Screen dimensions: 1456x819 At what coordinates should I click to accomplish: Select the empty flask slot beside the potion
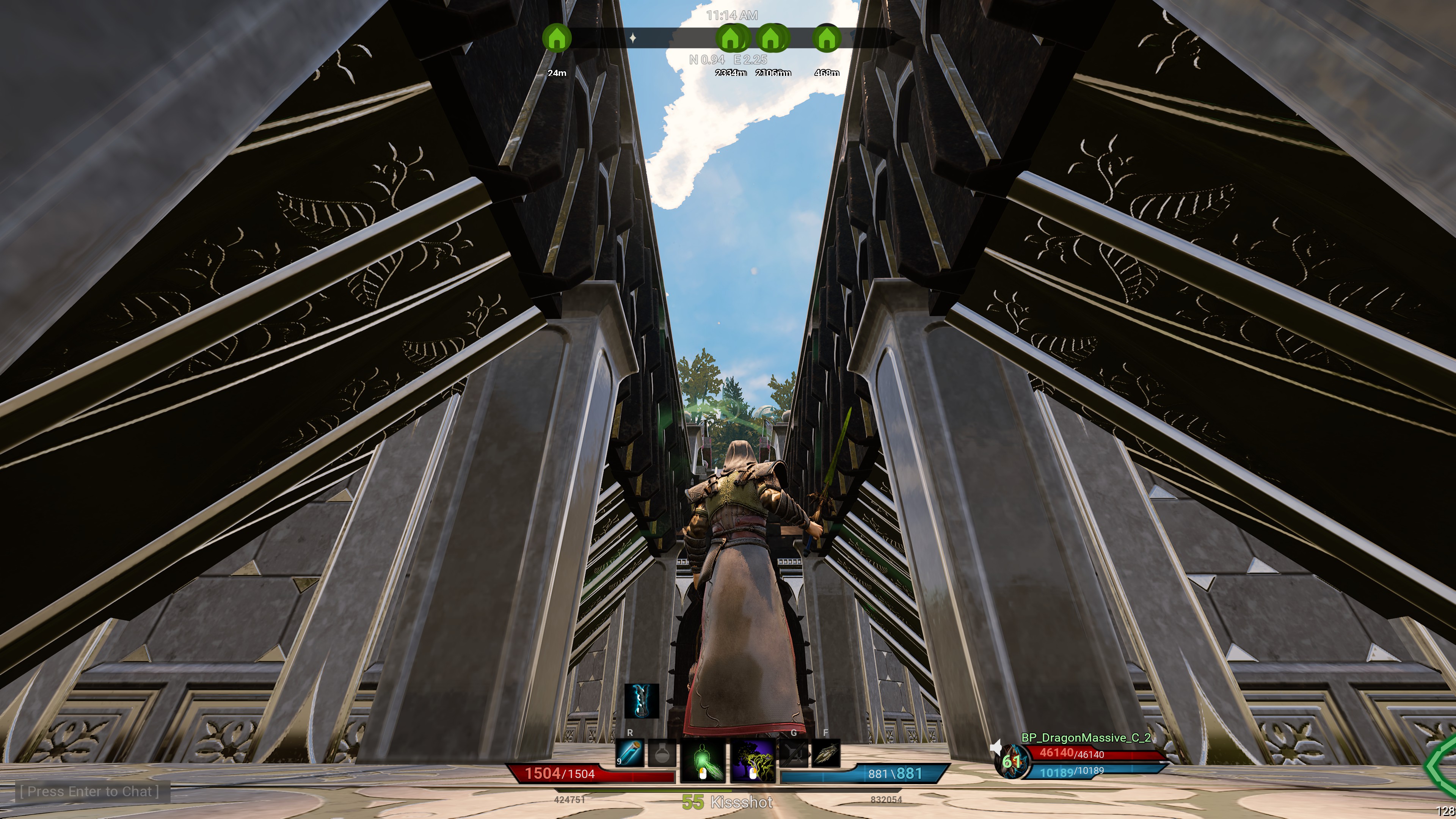point(663,753)
